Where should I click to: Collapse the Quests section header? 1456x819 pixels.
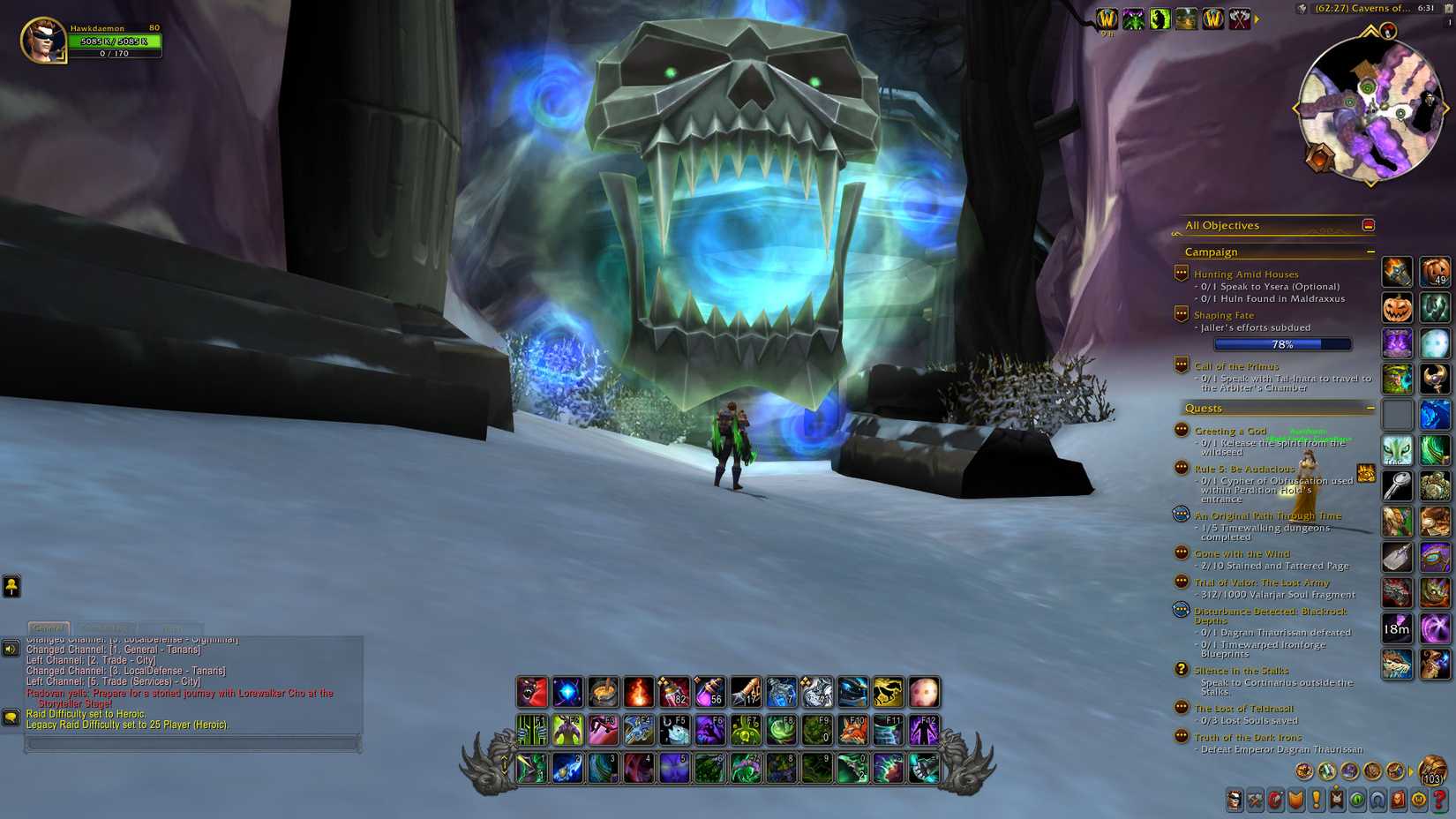coord(1205,408)
